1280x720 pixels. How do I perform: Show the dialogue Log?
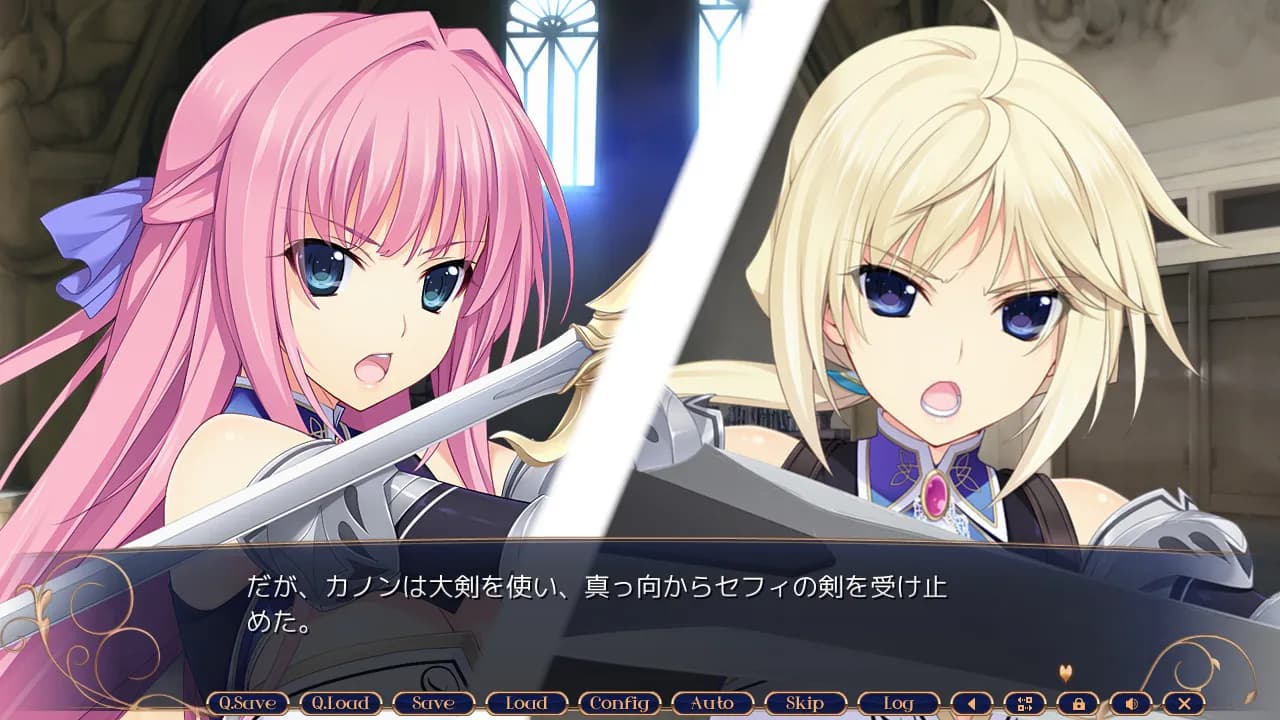coord(899,703)
